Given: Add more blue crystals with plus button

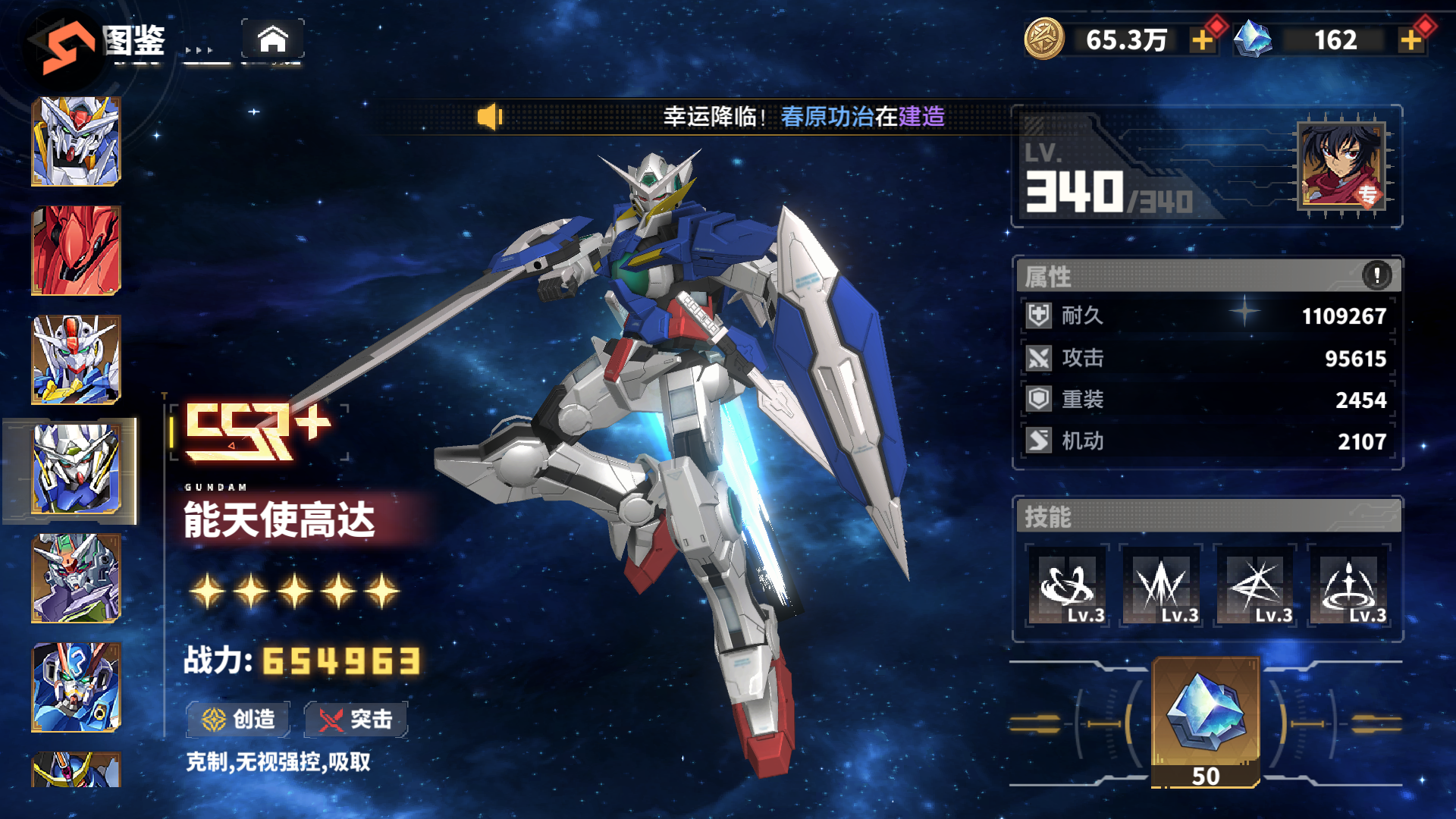Looking at the screenshot, I should [x=1410, y=40].
